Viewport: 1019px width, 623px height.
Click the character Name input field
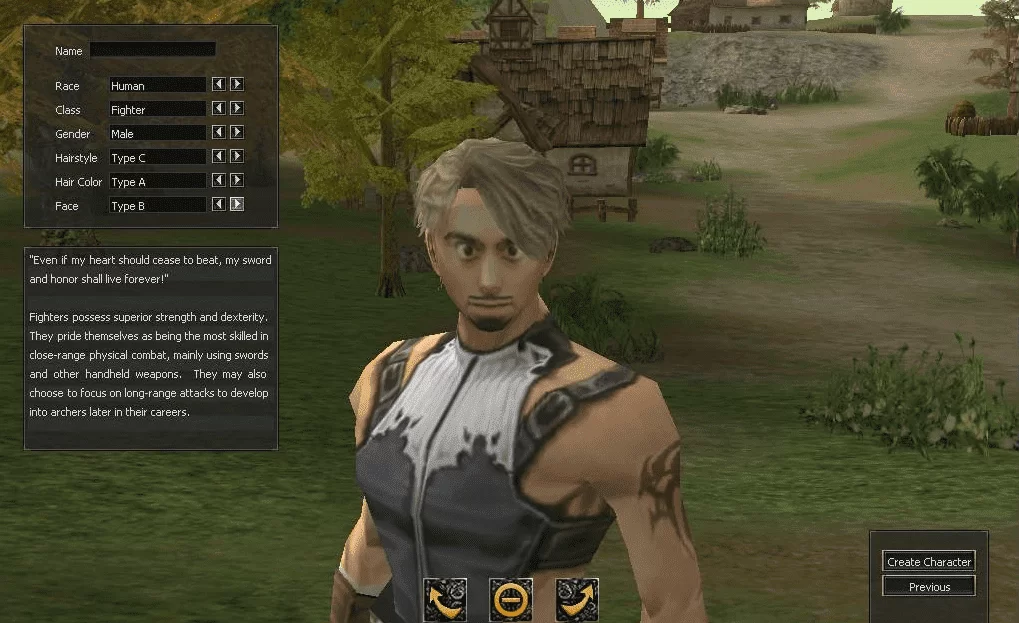(152, 50)
